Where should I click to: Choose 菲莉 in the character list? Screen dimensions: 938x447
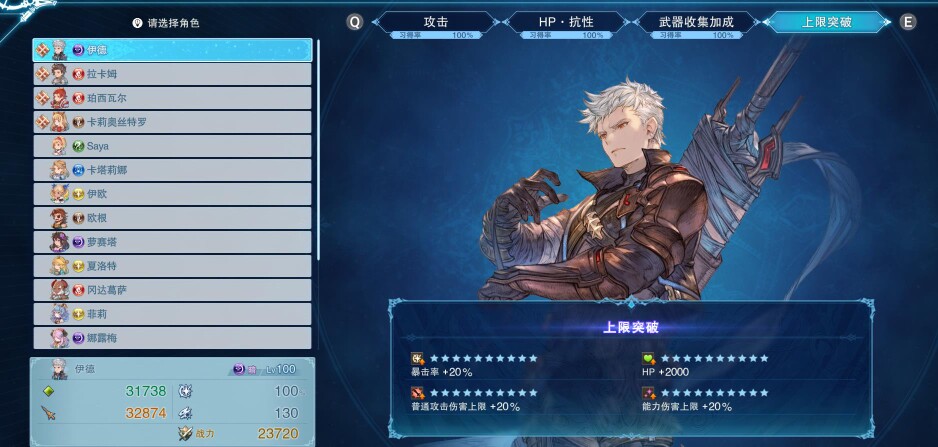173,314
